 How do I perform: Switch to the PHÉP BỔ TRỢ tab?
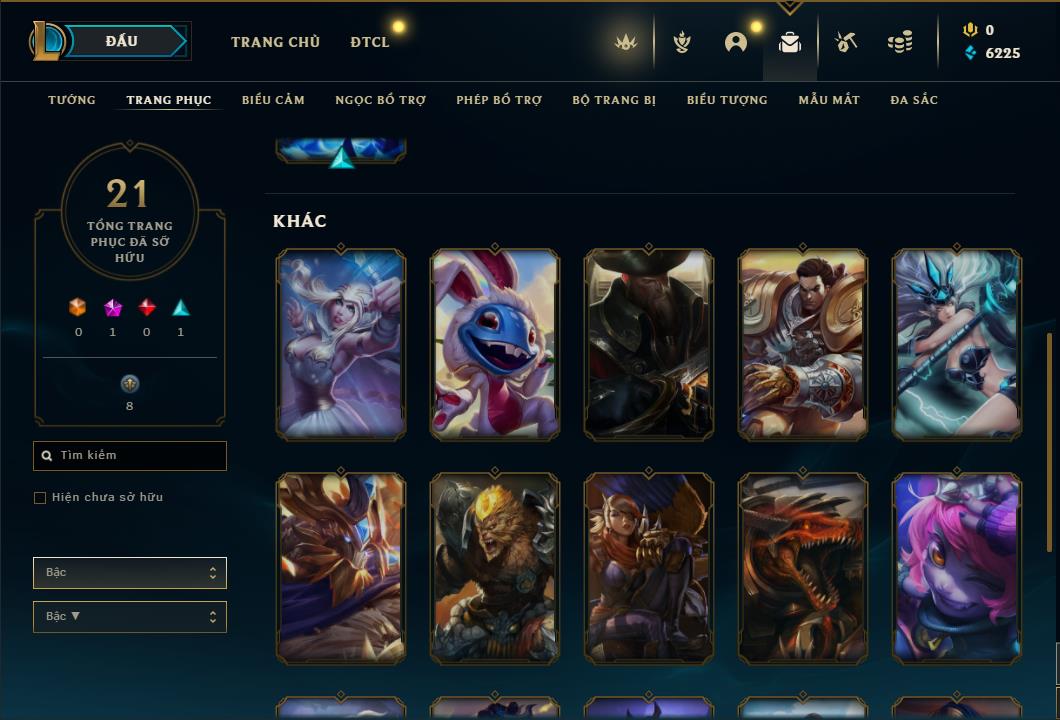tap(499, 100)
